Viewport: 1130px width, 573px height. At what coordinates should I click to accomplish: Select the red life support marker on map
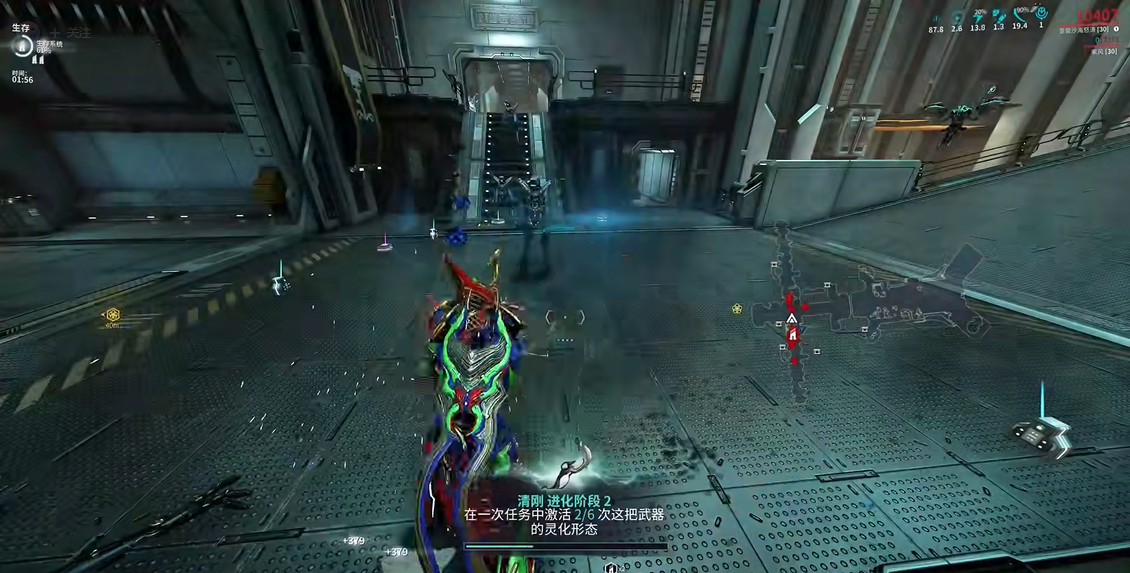(792, 337)
